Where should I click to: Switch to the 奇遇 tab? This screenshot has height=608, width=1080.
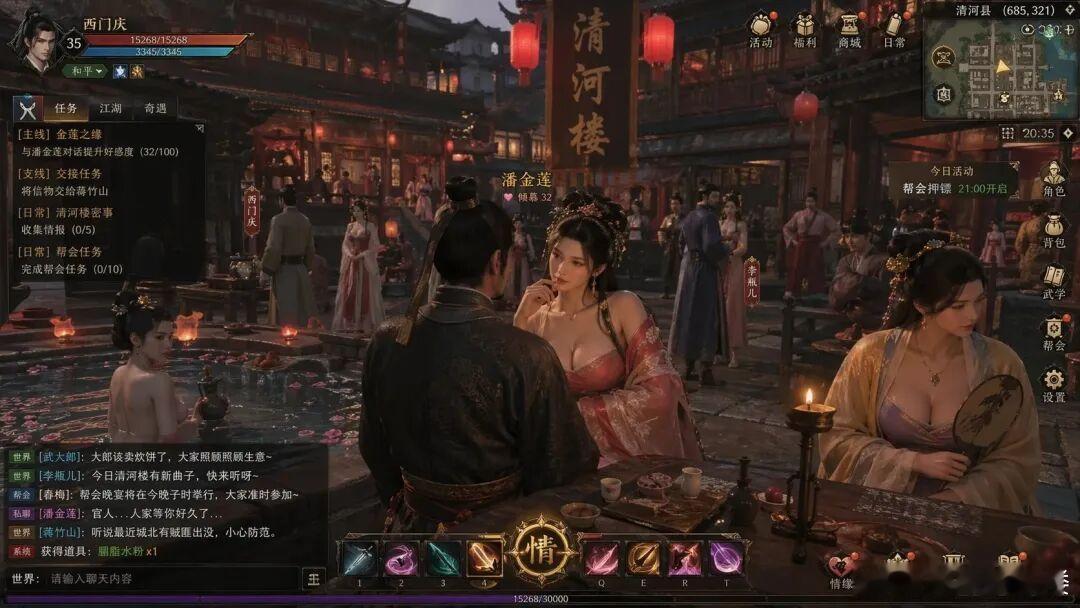point(155,108)
